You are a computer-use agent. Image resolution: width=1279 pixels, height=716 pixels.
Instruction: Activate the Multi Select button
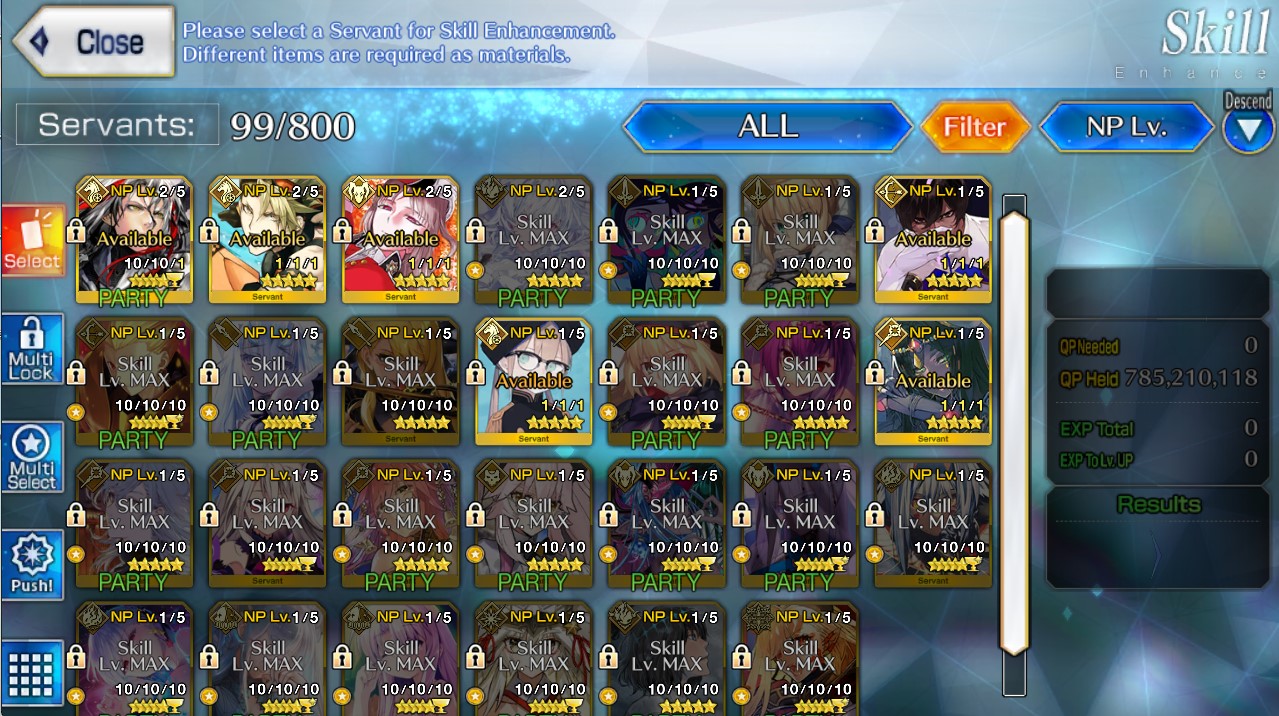(x=33, y=457)
